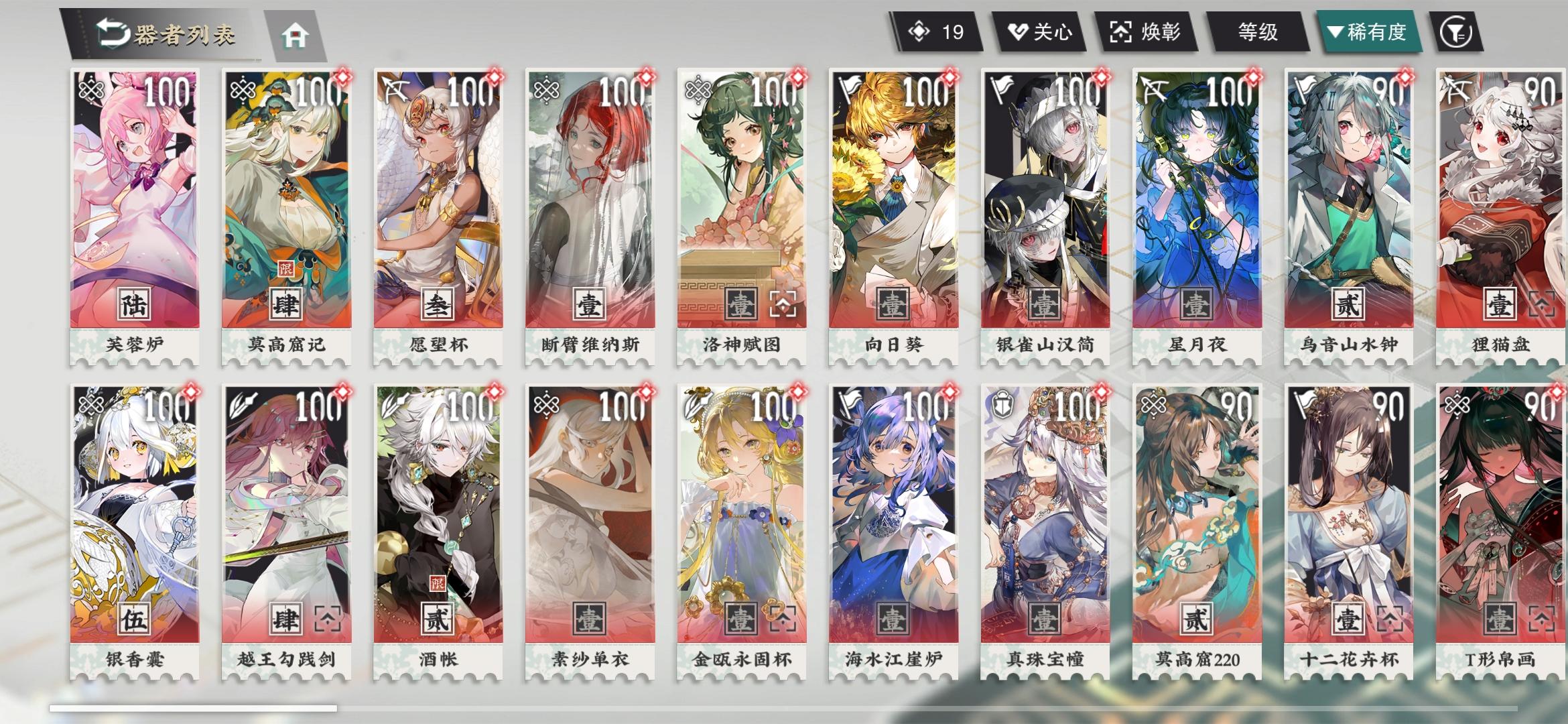This screenshot has height=724, width=1568.
Task: Click the diamond currency icon showing 19
Action: pos(919,29)
